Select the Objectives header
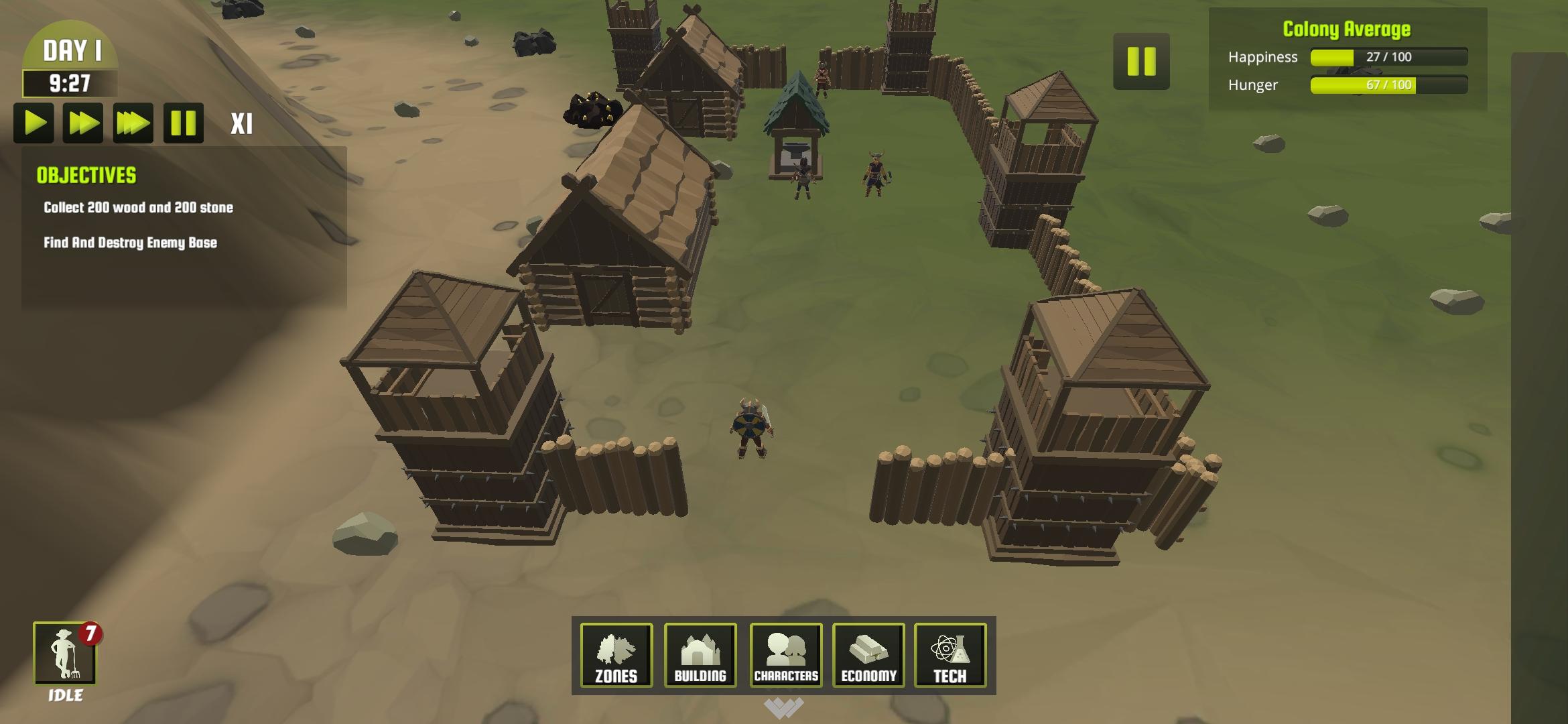 click(86, 176)
